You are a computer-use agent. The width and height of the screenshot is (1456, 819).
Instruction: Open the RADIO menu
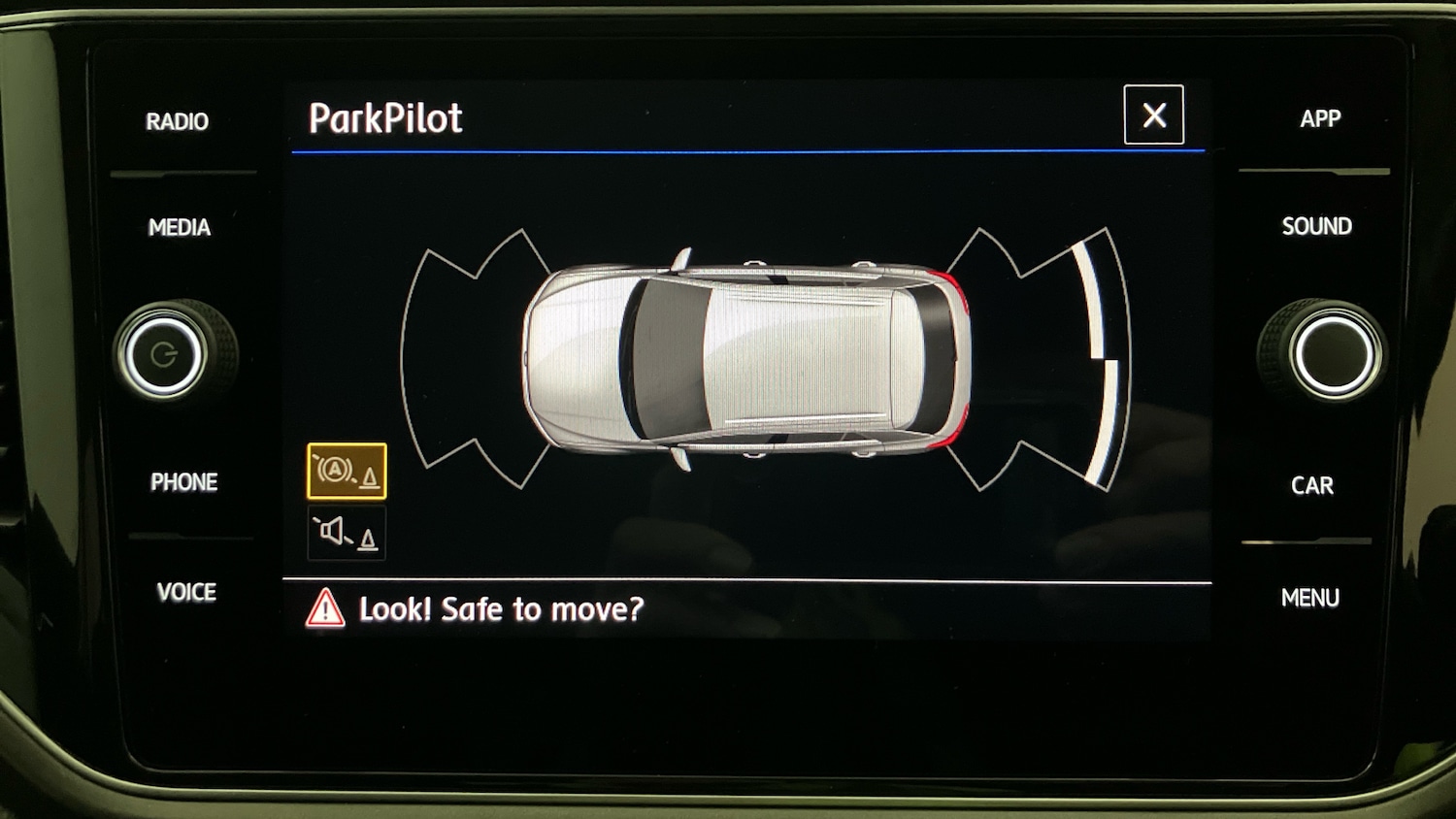click(x=178, y=121)
